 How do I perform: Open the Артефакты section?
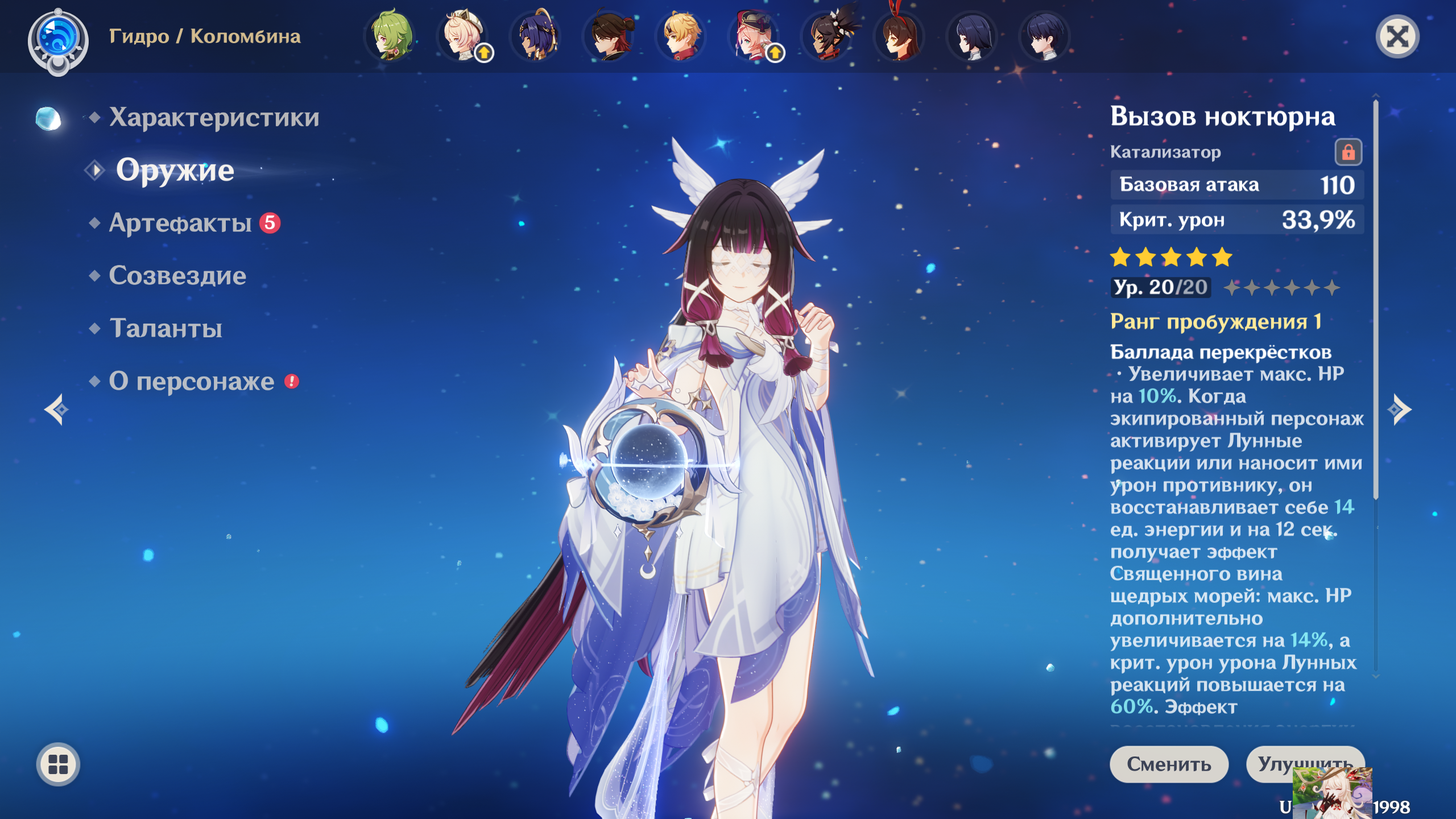(x=180, y=223)
